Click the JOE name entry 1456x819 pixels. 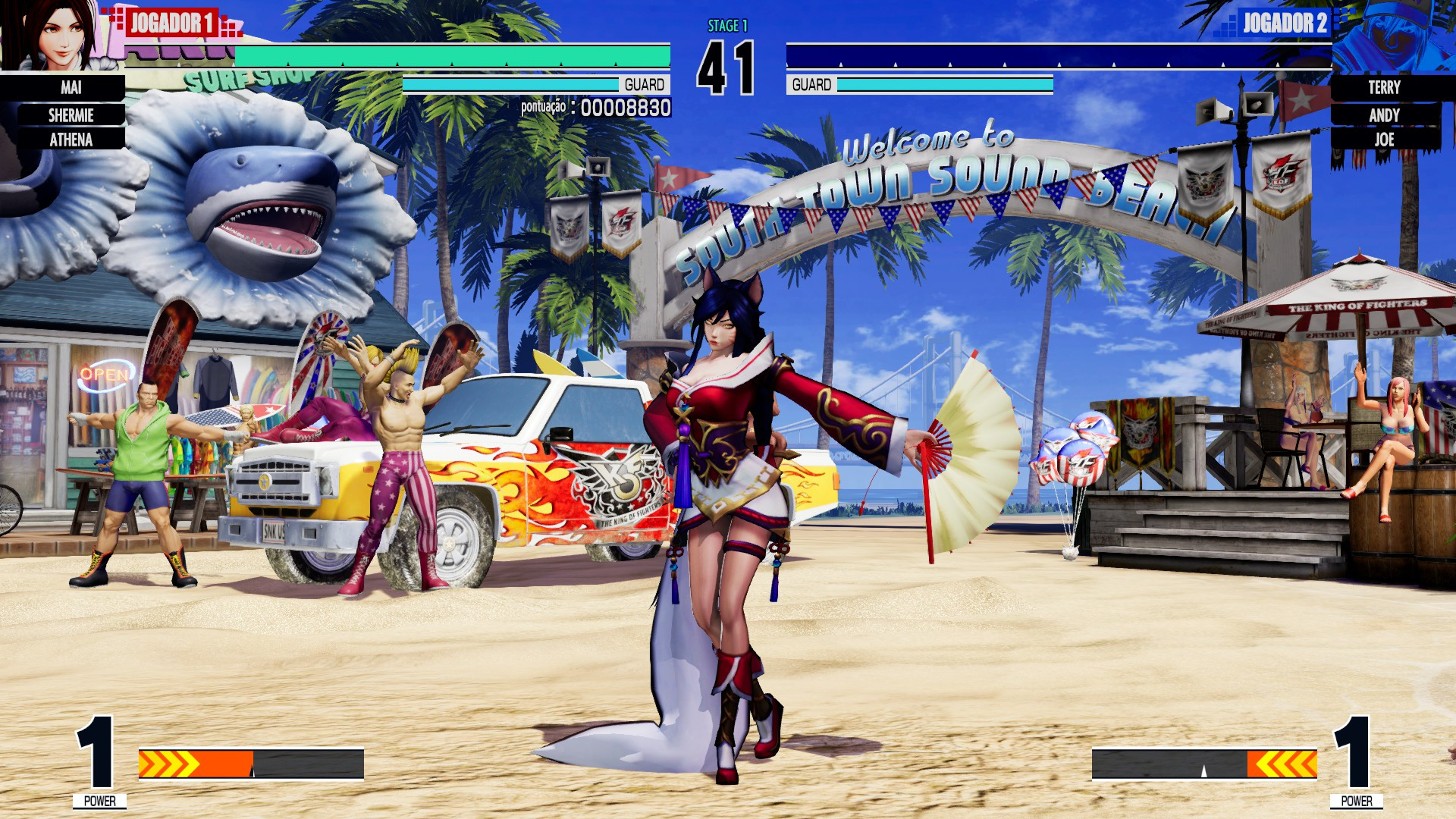click(1385, 140)
